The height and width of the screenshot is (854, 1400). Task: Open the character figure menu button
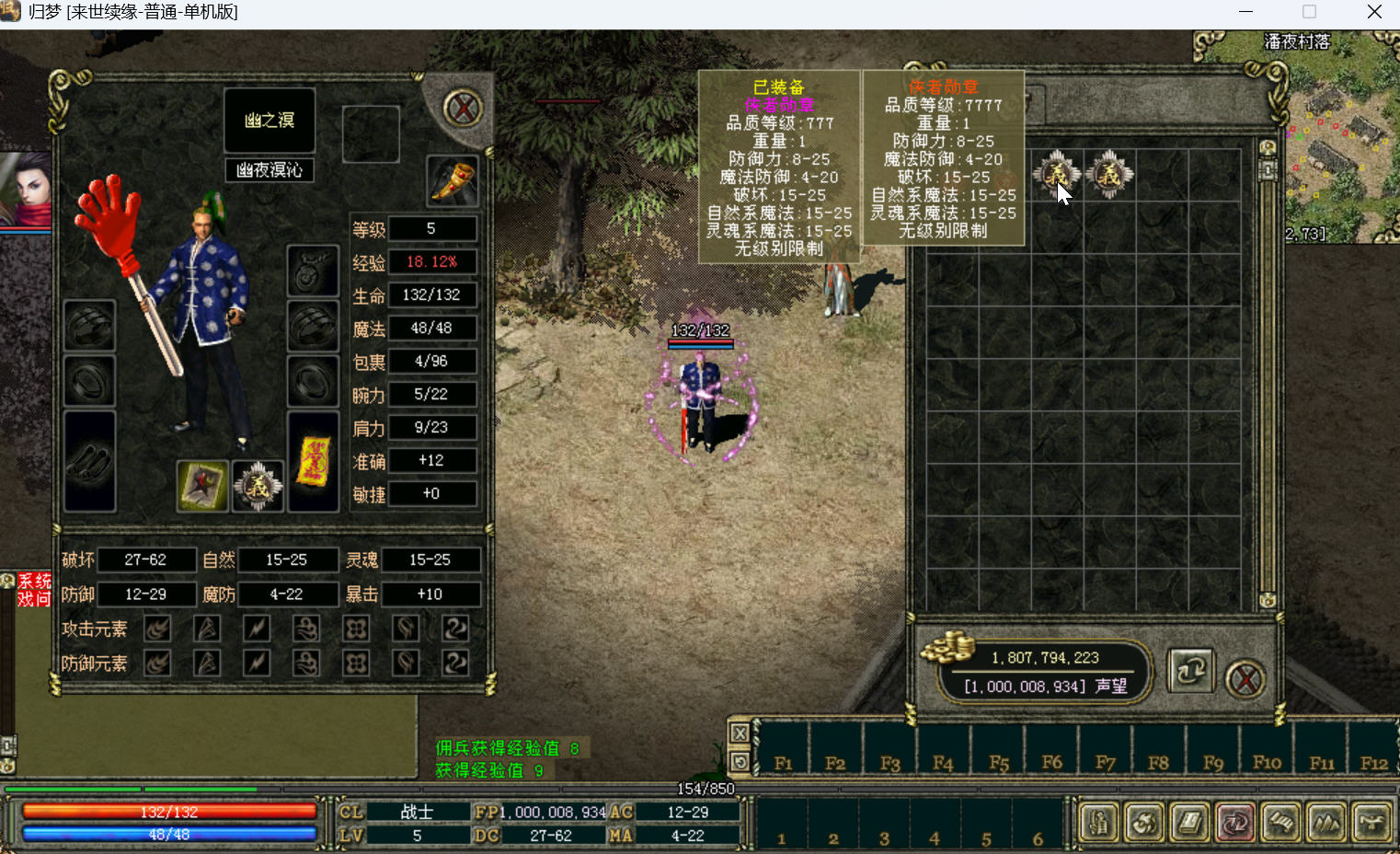(x=1098, y=823)
